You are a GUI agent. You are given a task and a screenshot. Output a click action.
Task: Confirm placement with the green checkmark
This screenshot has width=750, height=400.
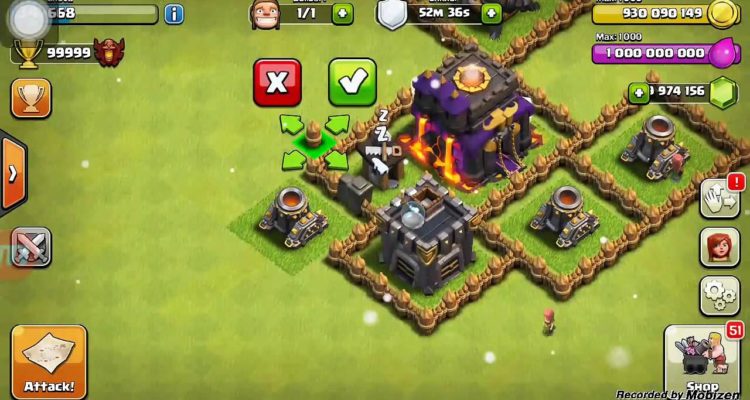[x=352, y=83]
